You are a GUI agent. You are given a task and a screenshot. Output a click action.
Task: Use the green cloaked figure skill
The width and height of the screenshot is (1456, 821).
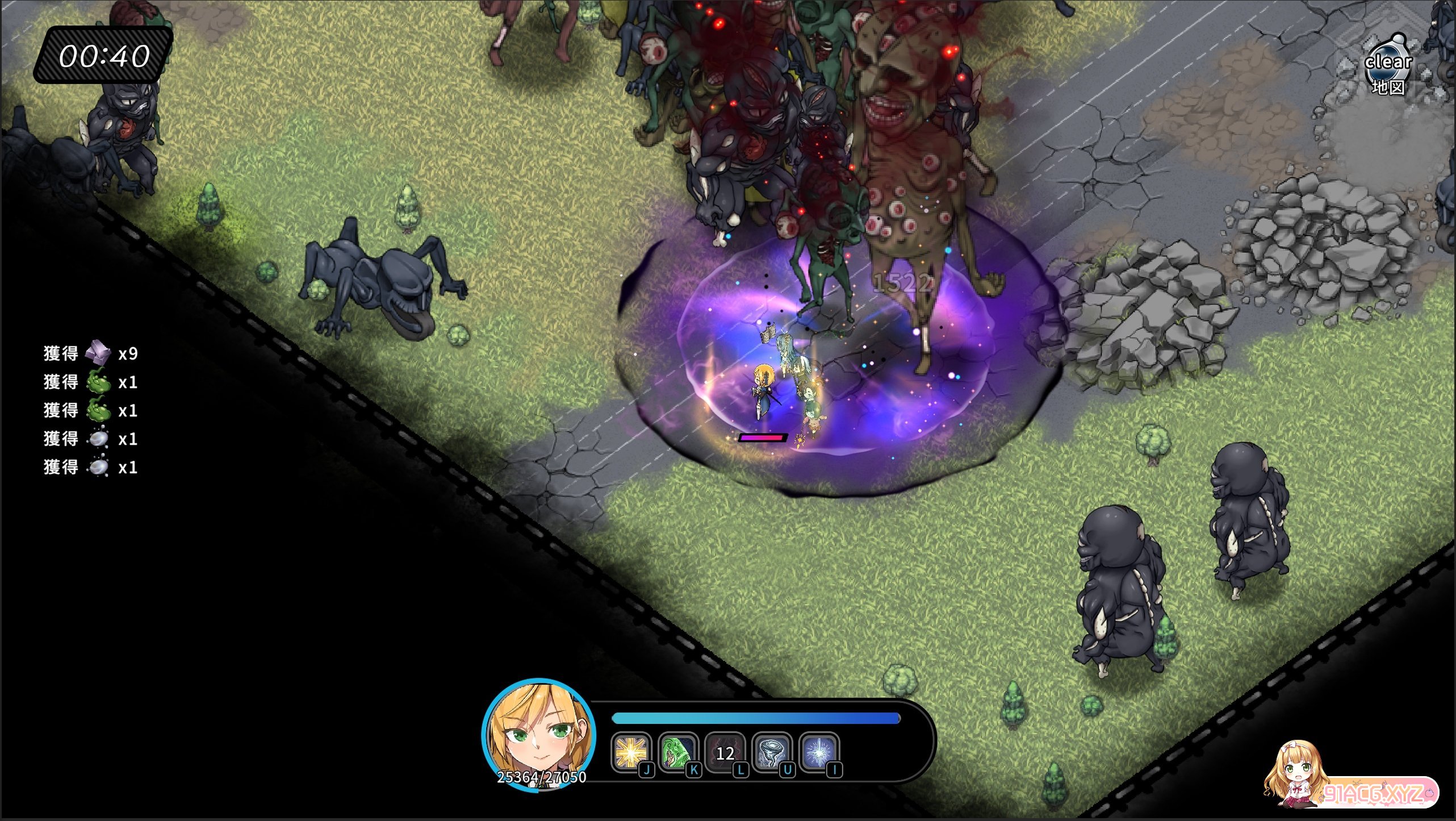point(677,752)
